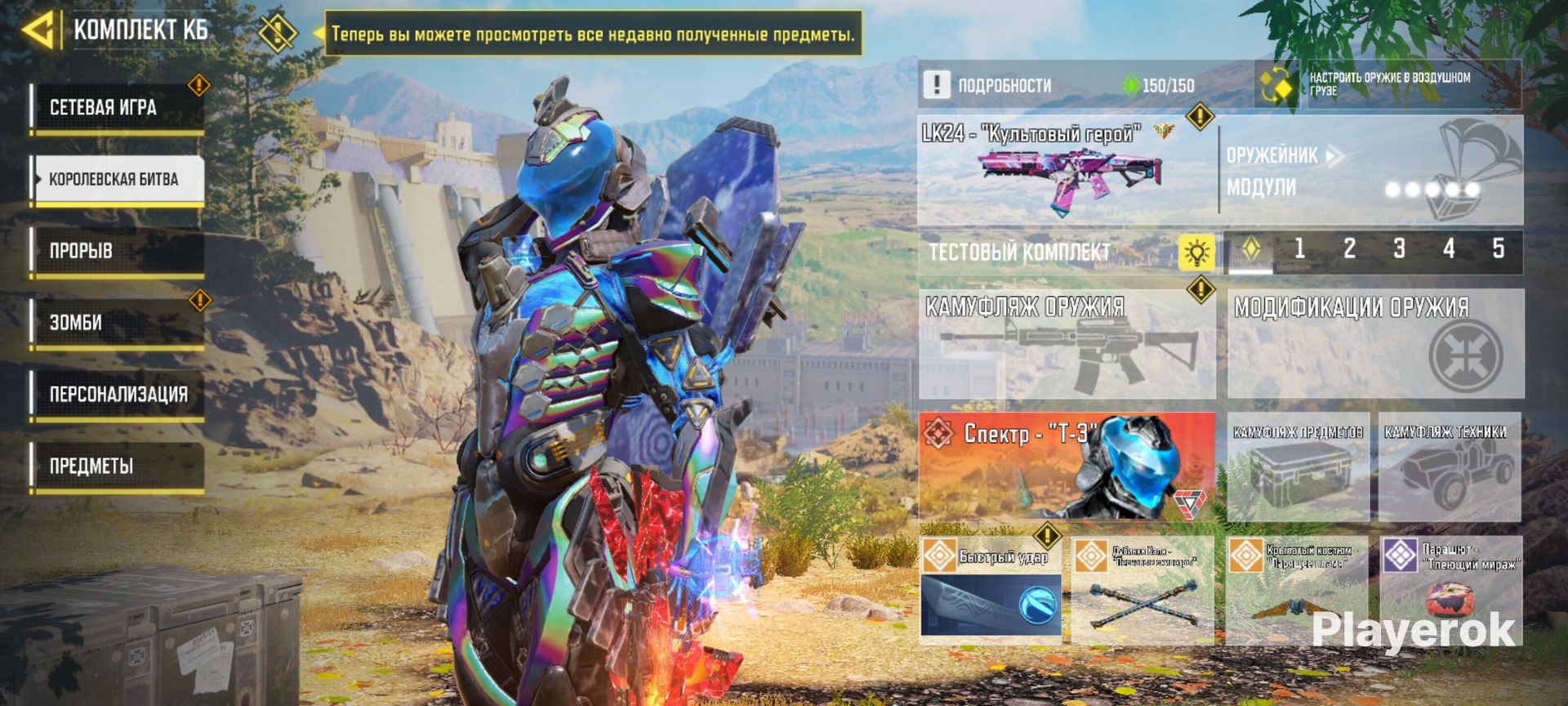
Task: Open the Подробности details panel
Action: (1003, 85)
